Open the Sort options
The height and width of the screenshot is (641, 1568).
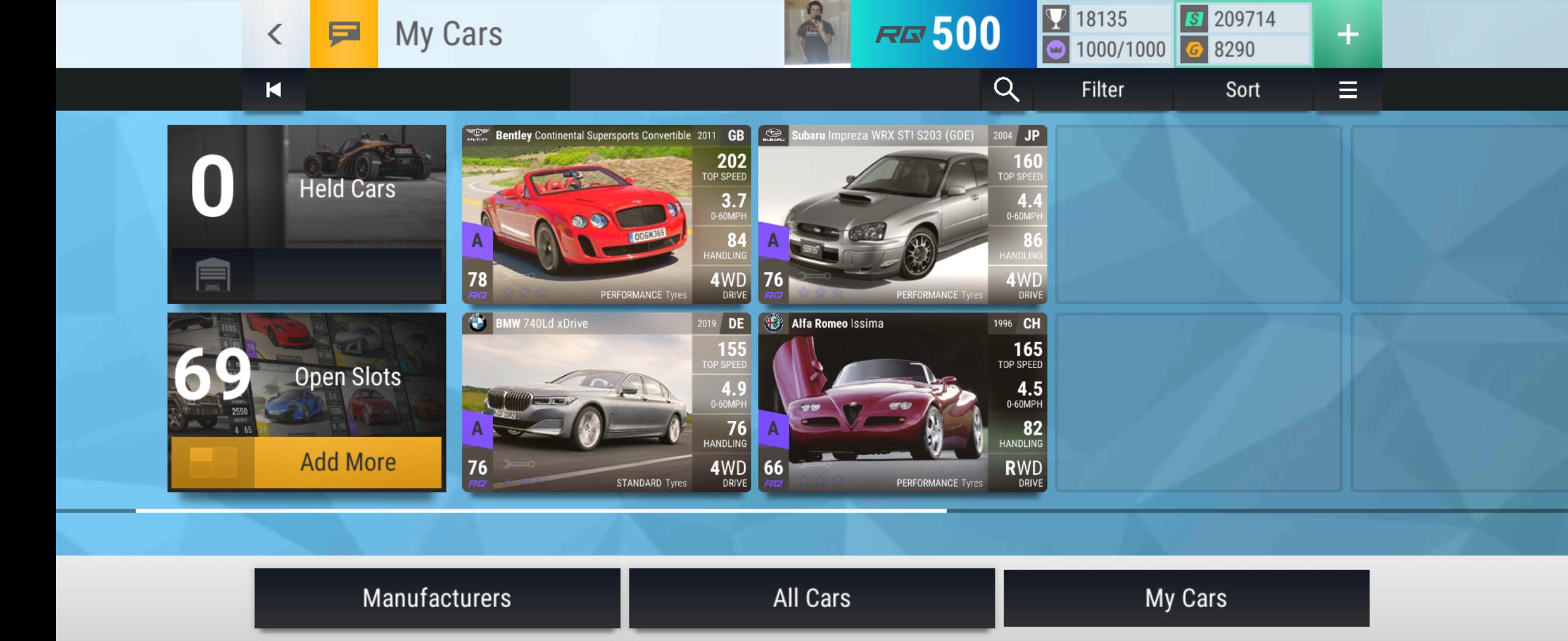[1242, 89]
